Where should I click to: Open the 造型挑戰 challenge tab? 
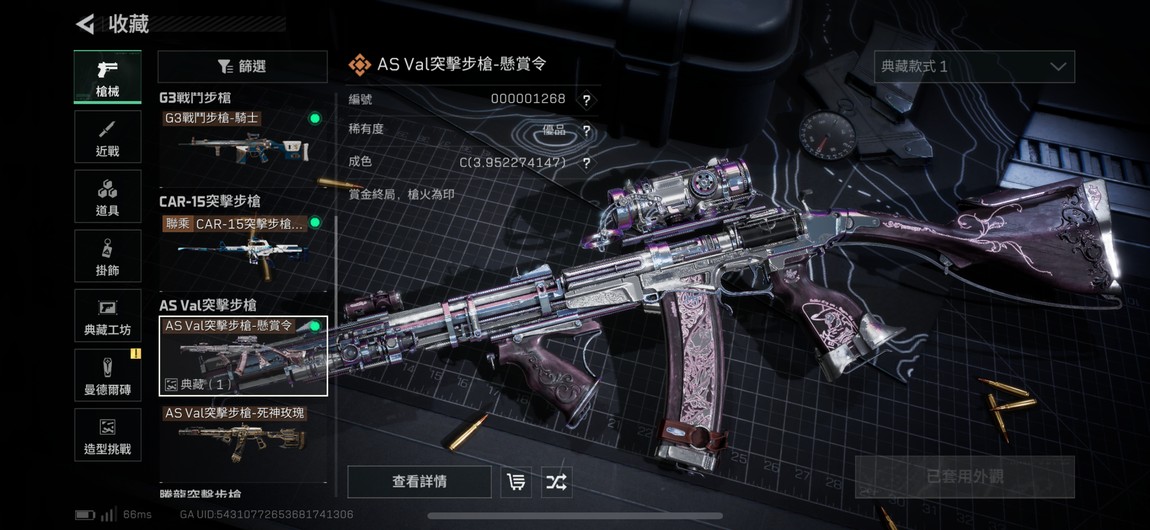(x=107, y=435)
